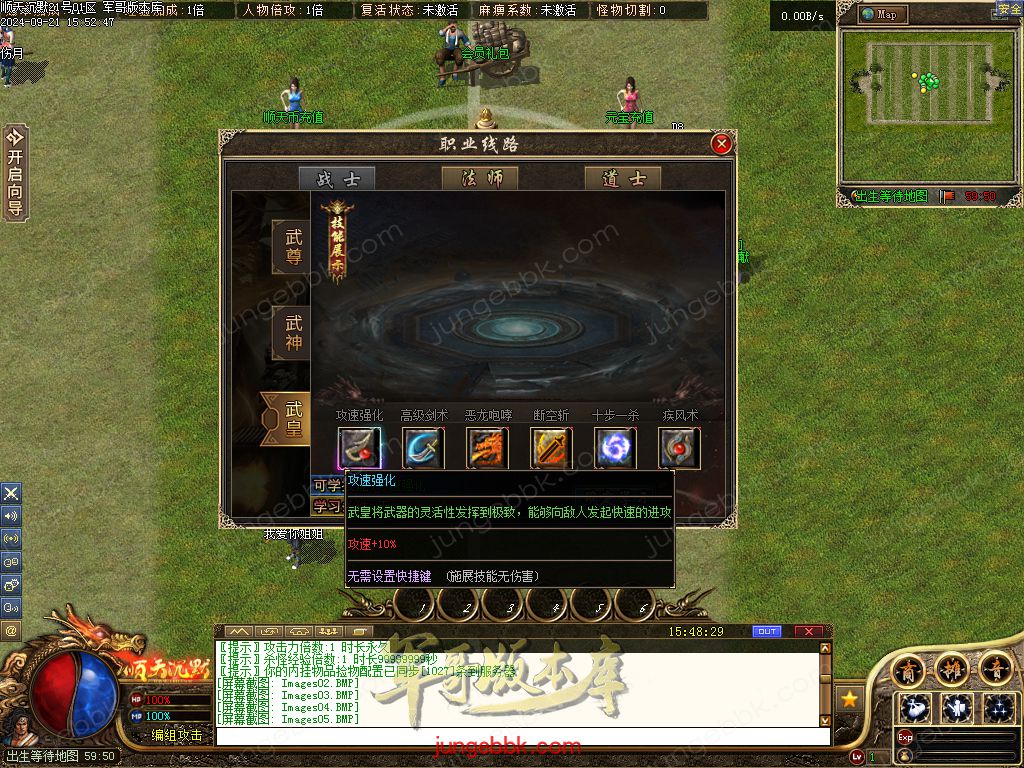Select the 十步一杀 vortex skill icon

[x=614, y=448]
